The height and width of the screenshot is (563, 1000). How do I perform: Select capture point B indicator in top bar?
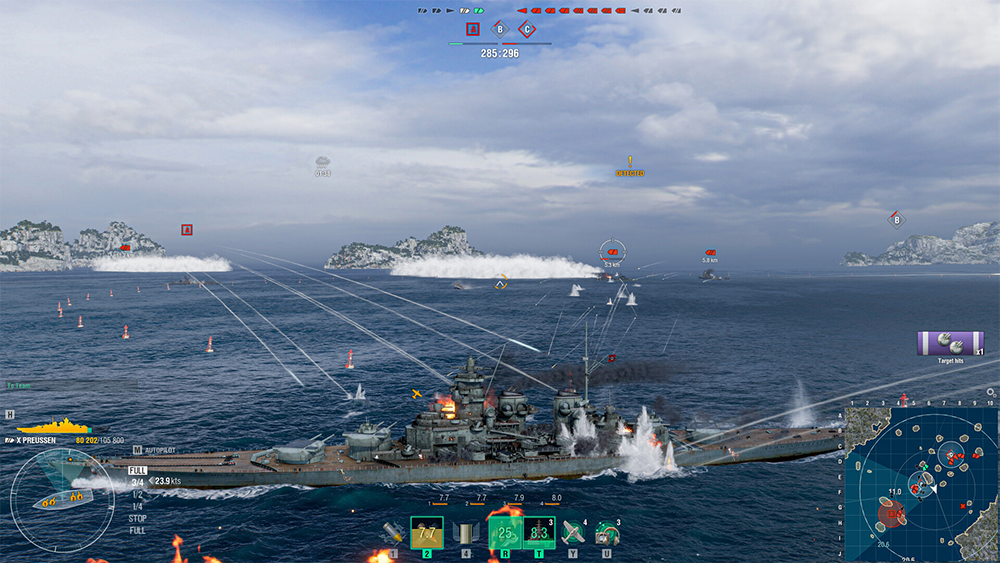[500, 29]
